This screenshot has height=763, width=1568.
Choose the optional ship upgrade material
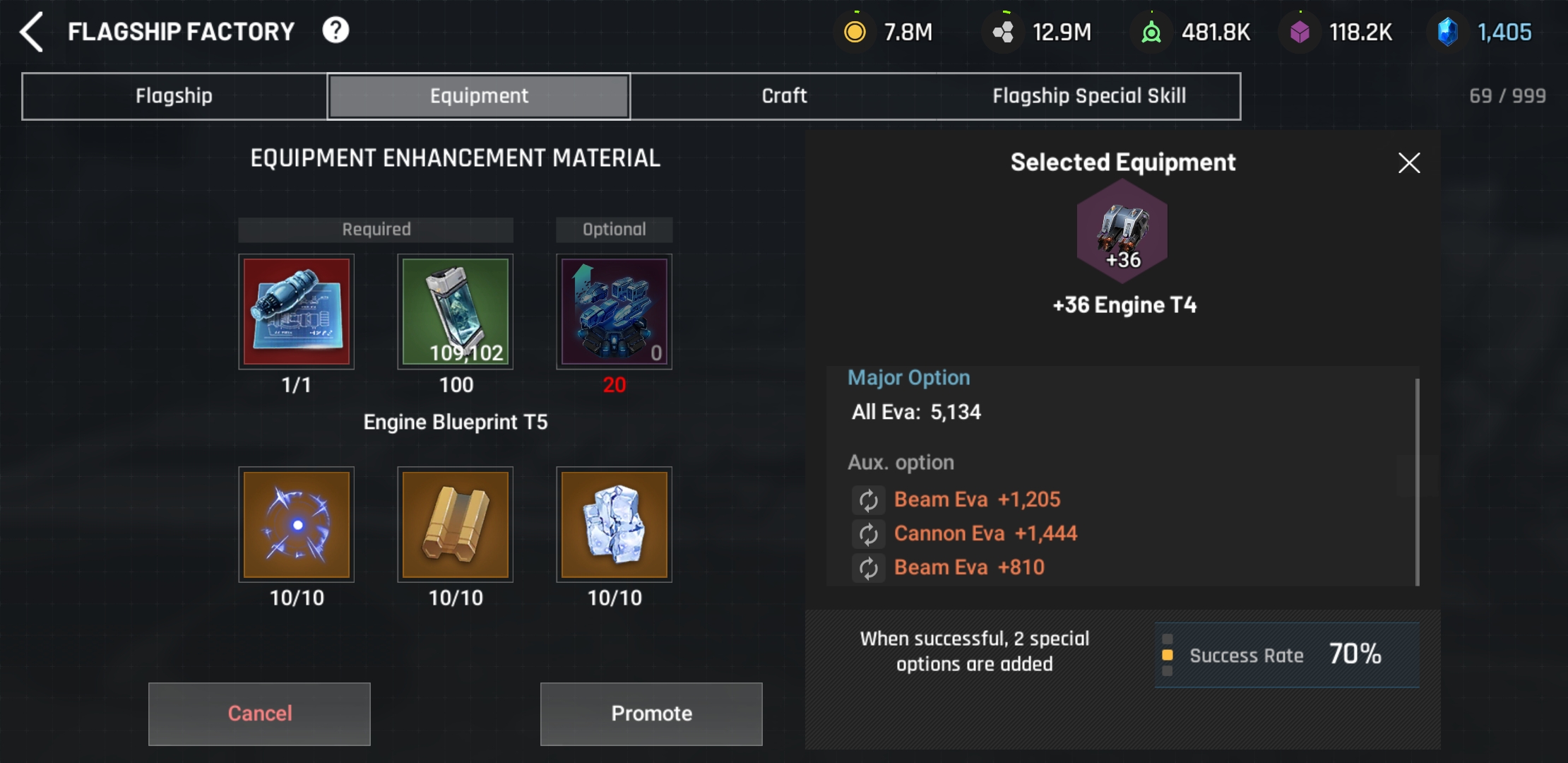pos(614,312)
